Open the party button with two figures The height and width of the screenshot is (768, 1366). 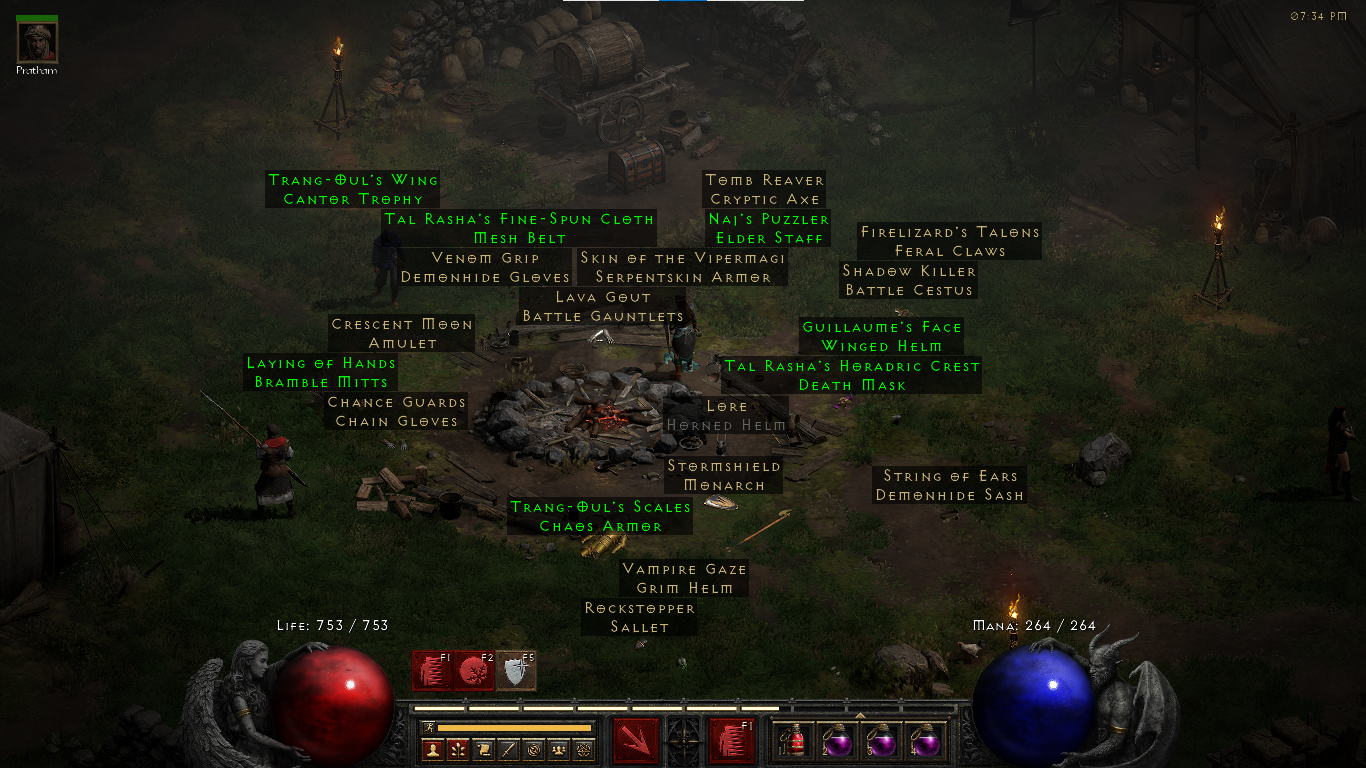558,749
